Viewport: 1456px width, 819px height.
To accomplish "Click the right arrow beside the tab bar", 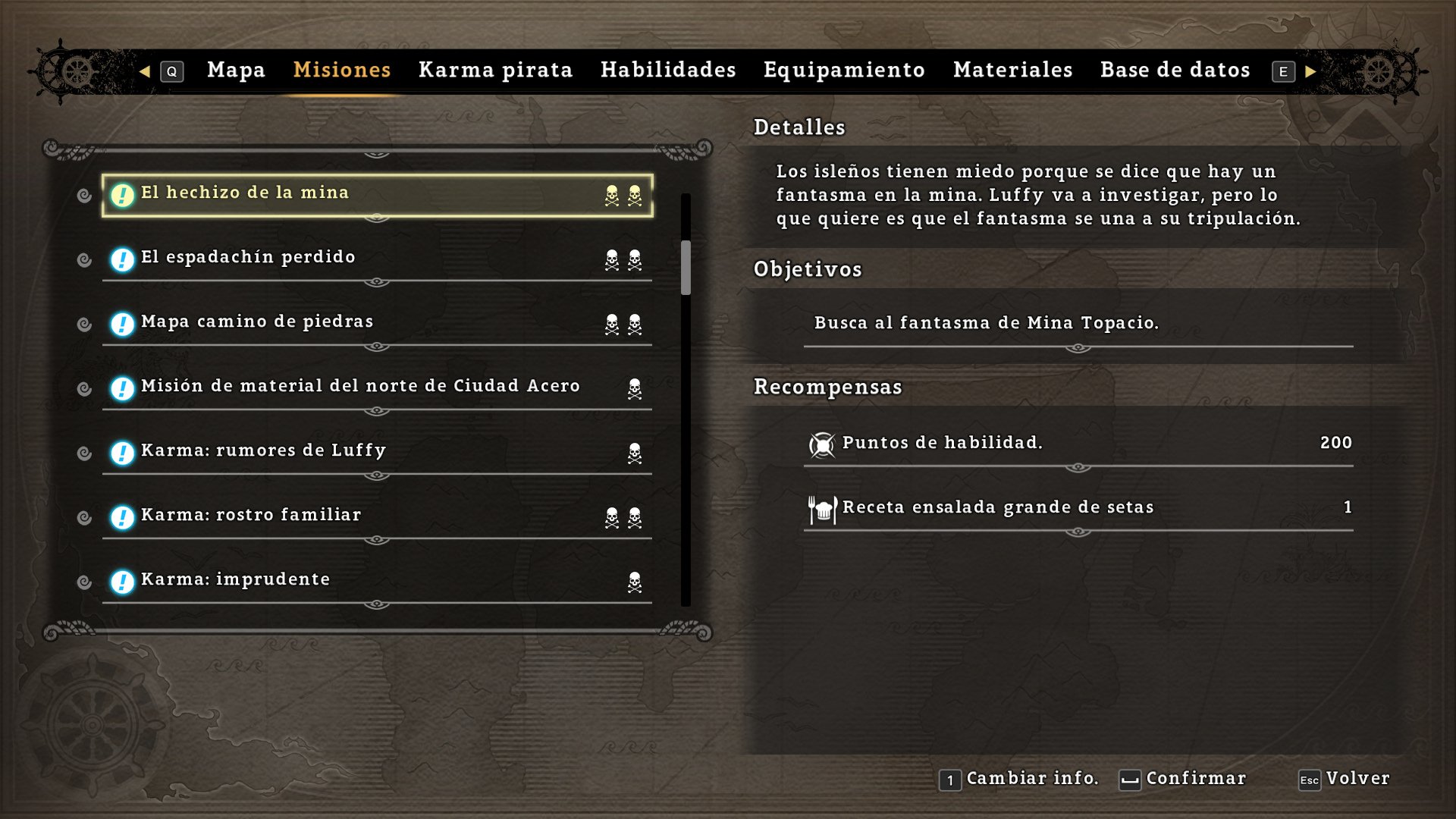I will [x=1310, y=71].
